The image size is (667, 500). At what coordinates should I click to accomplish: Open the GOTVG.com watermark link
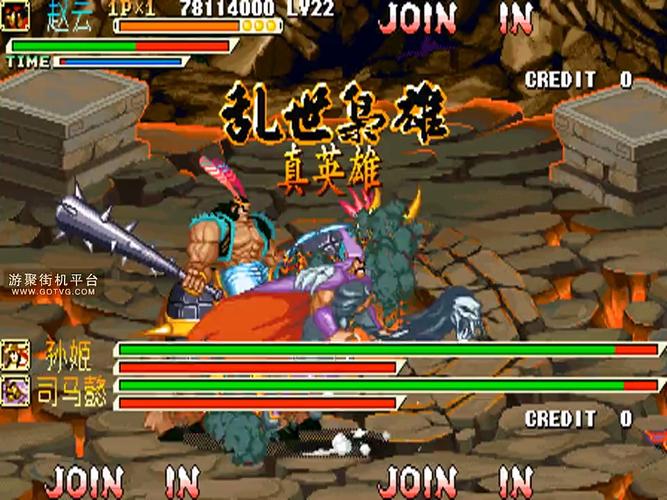tap(54, 291)
